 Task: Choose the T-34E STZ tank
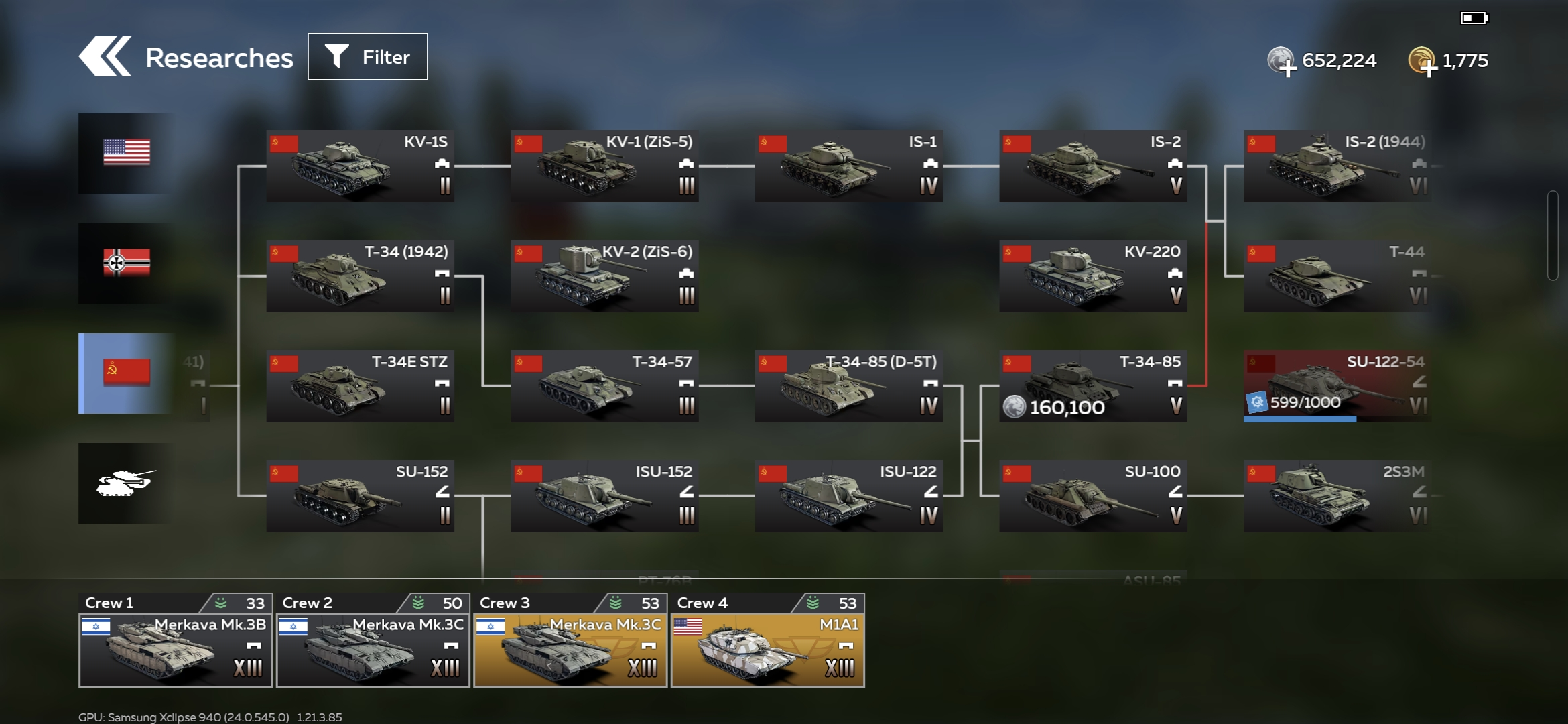pos(360,385)
